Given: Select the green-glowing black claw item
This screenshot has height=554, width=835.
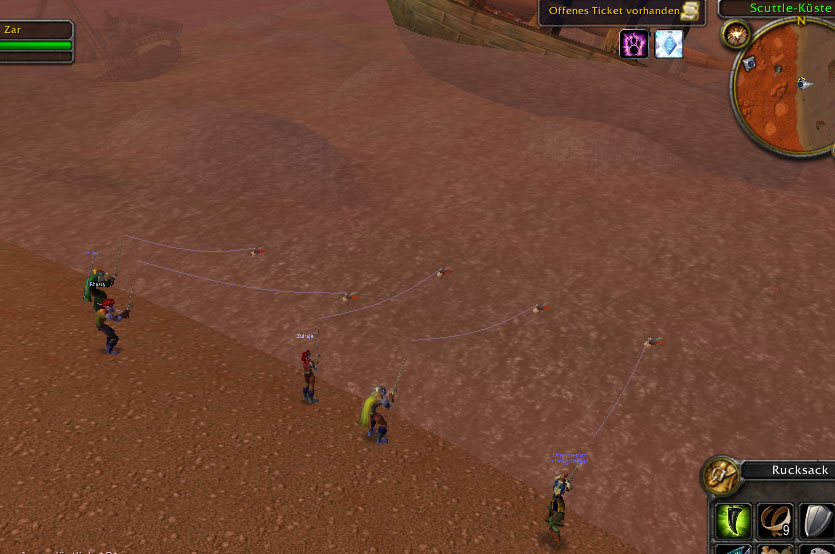Looking at the screenshot, I should coord(732,520).
